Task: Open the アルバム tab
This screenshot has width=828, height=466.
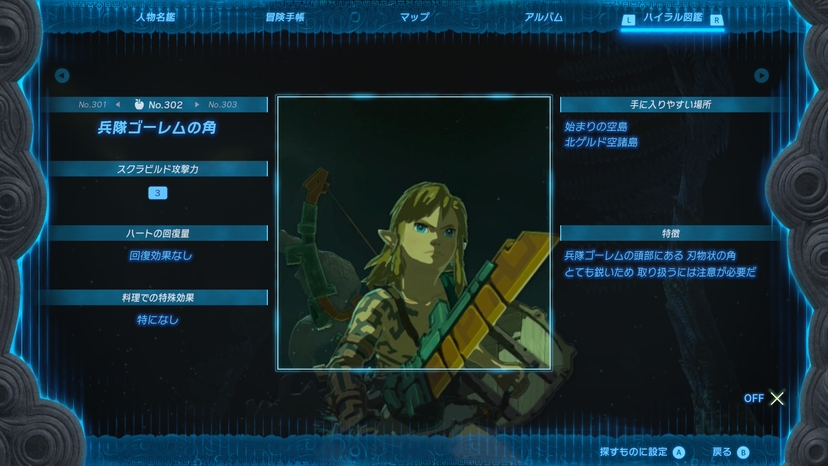Action: coord(543,17)
